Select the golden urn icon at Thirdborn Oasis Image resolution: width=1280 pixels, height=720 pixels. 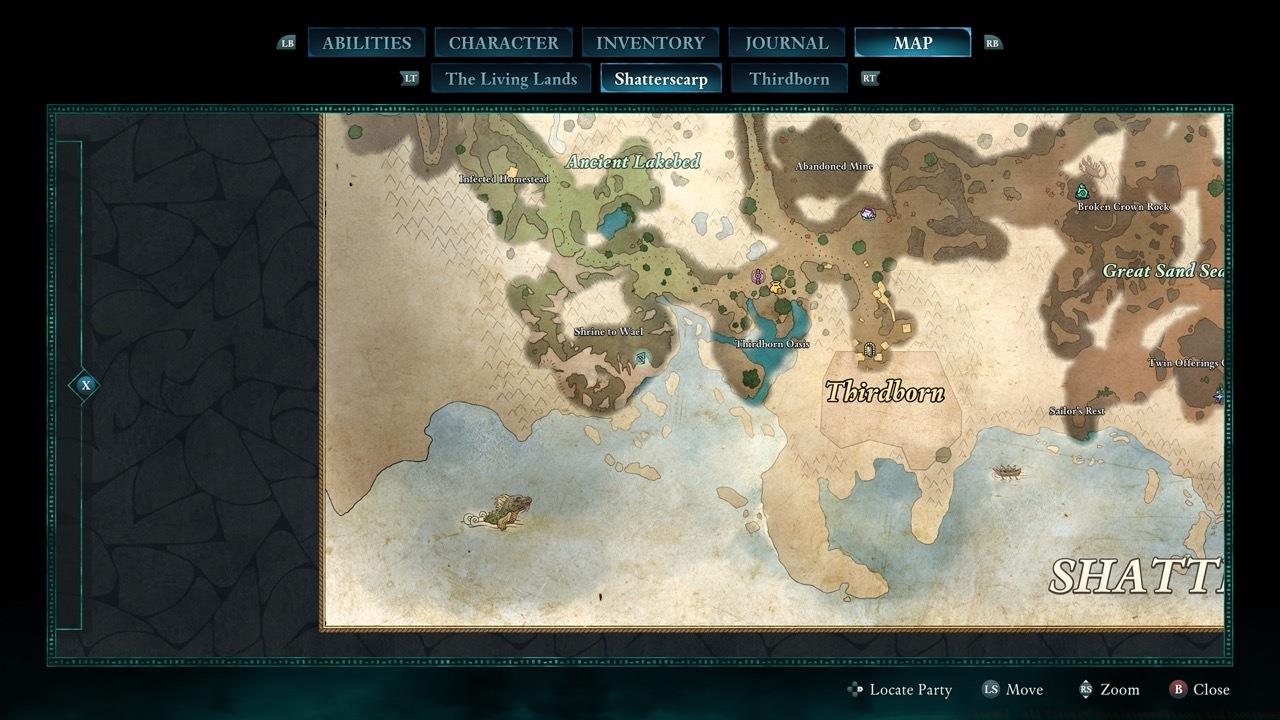click(x=778, y=289)
